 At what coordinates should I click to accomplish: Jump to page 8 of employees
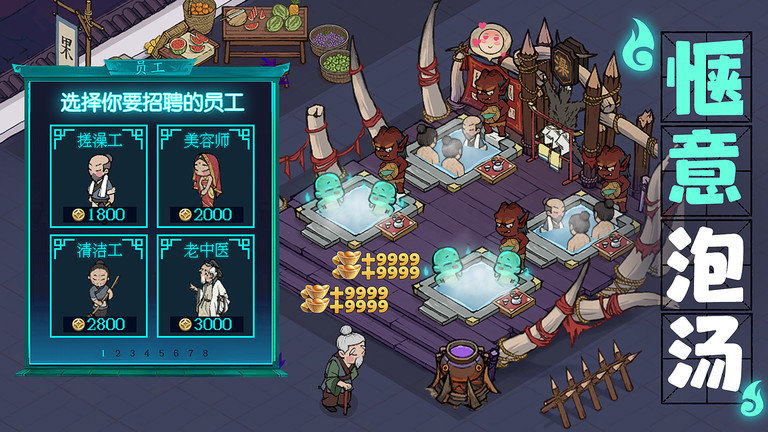coord(206,353)
